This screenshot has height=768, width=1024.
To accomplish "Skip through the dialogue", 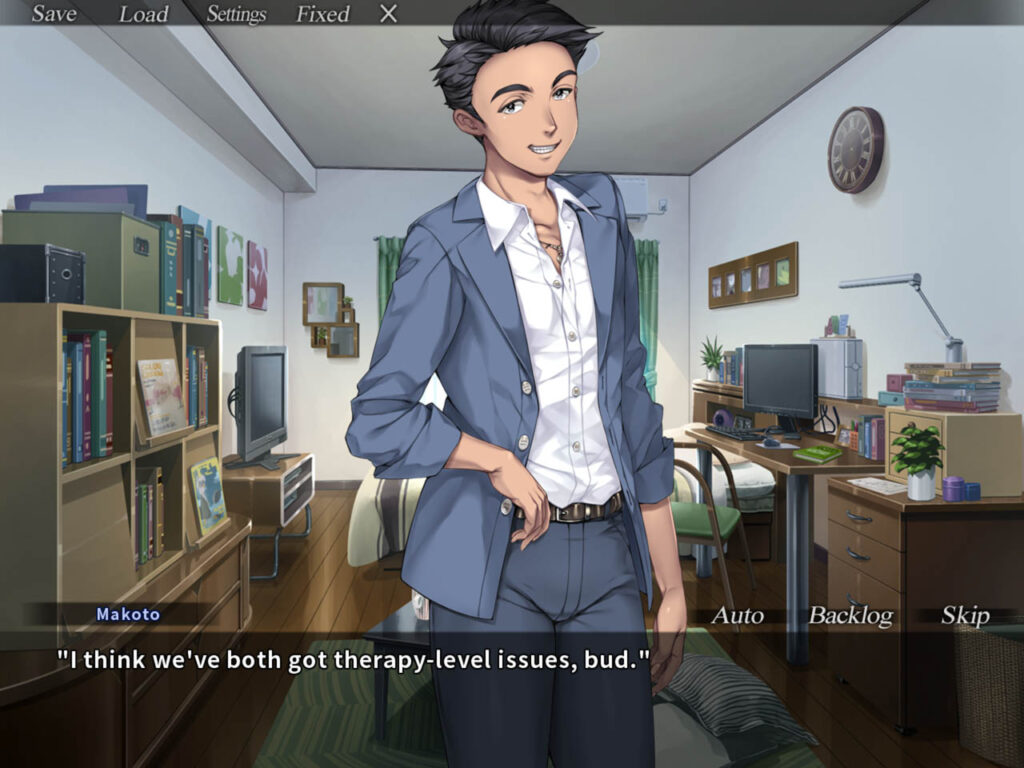I will tap(965, 616).
